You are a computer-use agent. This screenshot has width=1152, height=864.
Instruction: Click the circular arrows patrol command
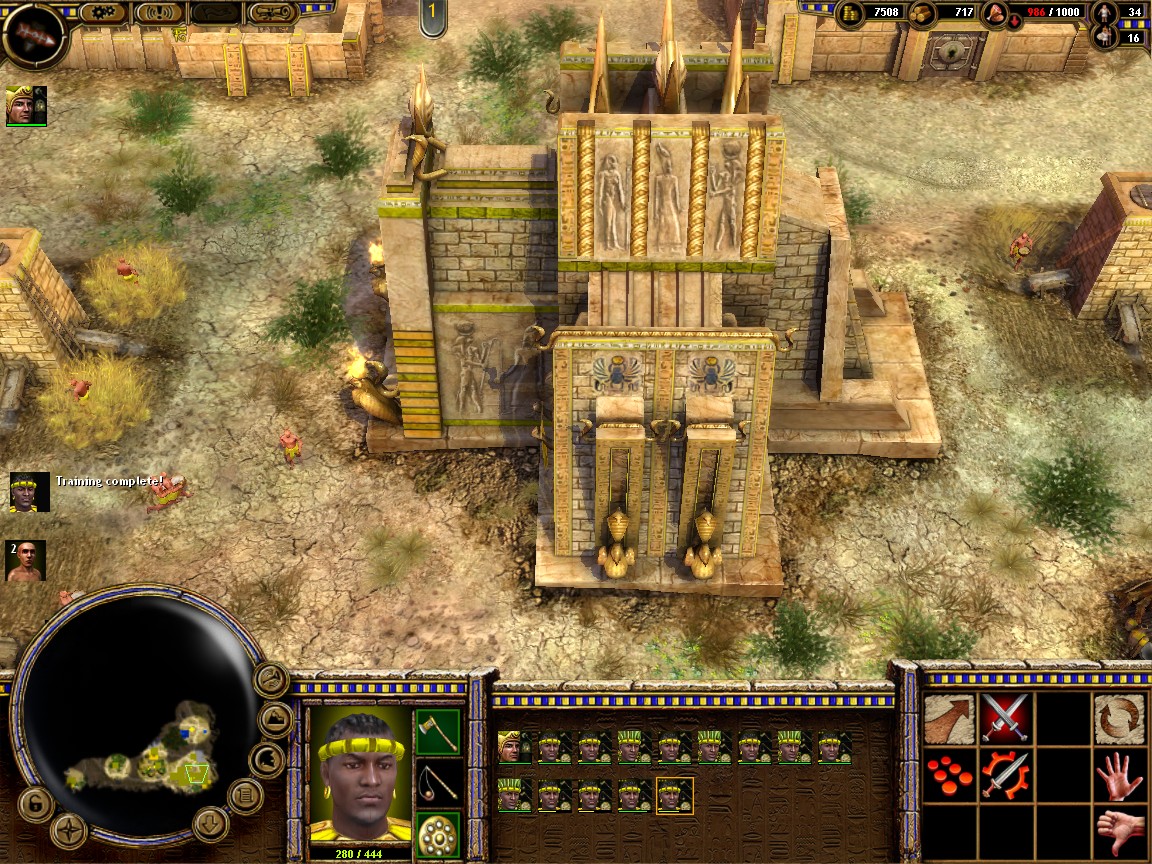[1118, 718]
